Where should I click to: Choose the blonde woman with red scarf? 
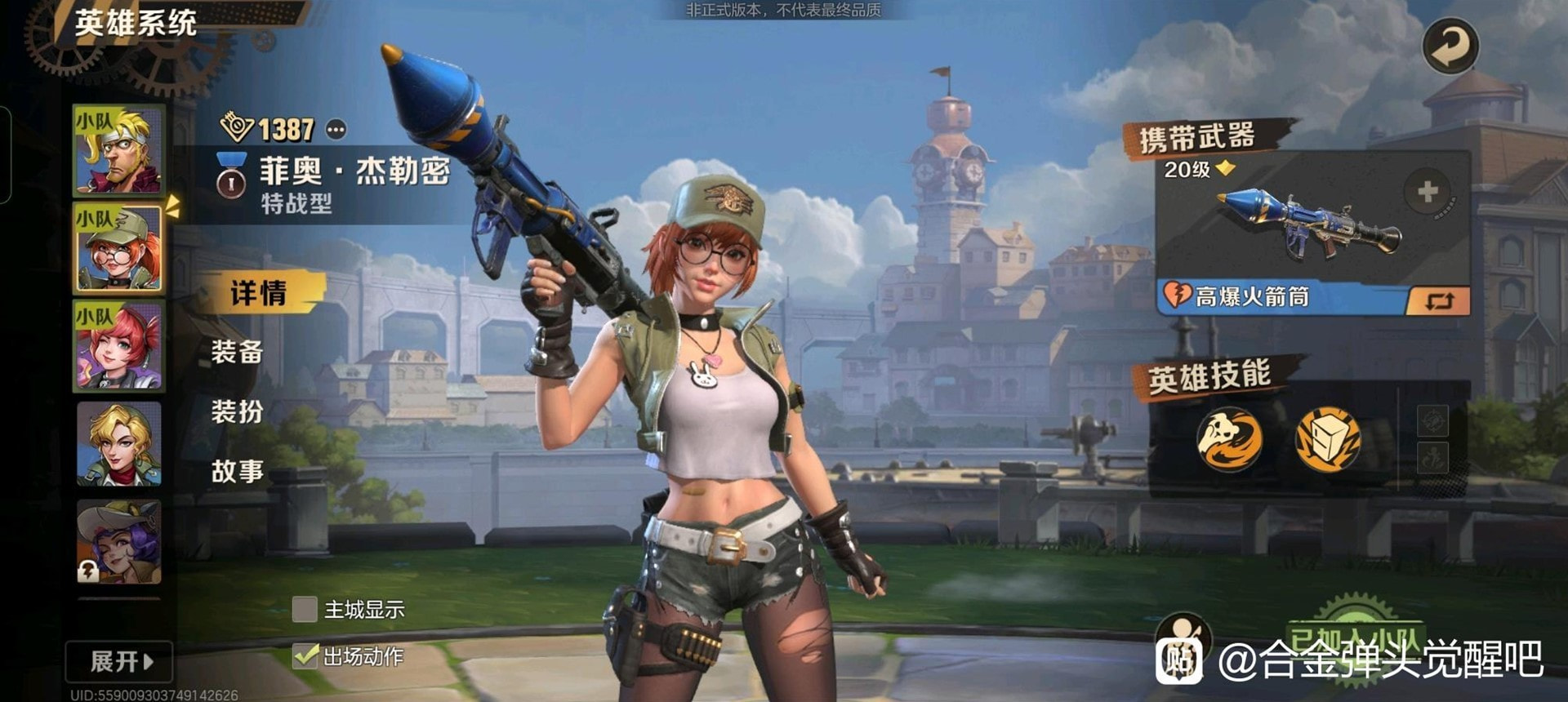click(x=119, y=444)
